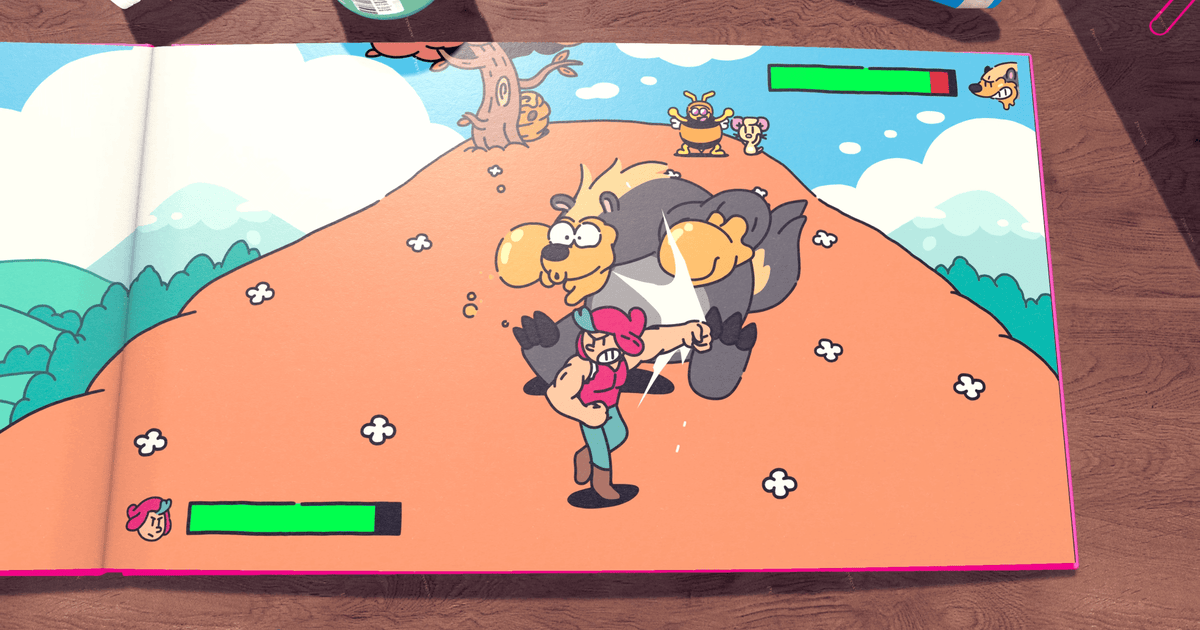Select the honey badger boss portrait
This screenshot has height=630, width=1200.
[x=996, y=83]
